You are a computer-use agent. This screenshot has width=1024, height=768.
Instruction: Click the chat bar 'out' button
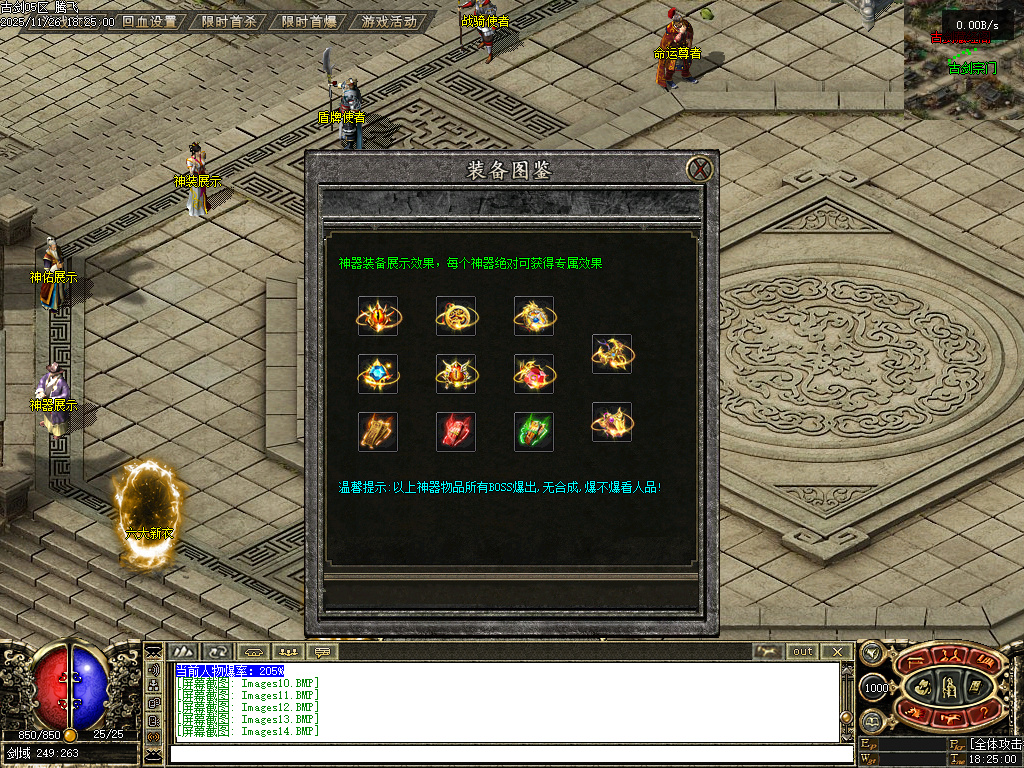tap(803, 652)
